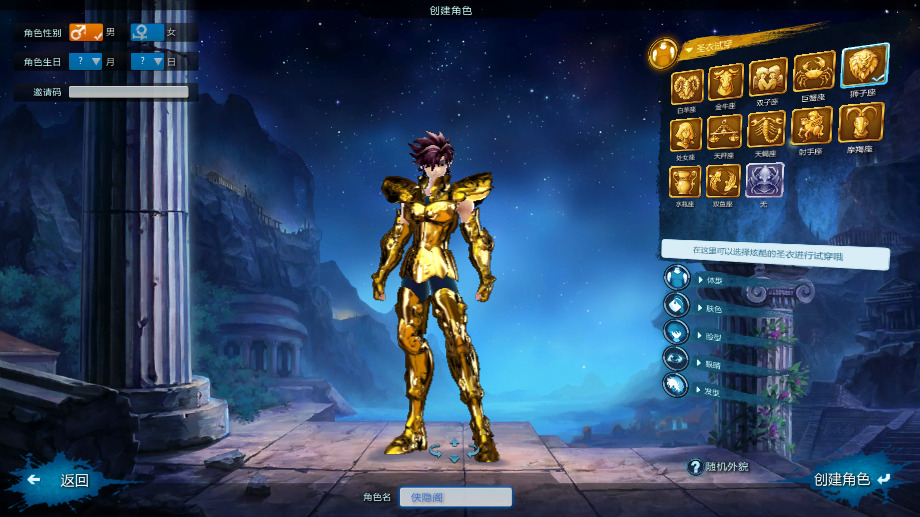The width and height of the screenshot is (920, 517).
Task: Pick the Leo (狮子座) lion cloth
Action: [x=863, y=67]
